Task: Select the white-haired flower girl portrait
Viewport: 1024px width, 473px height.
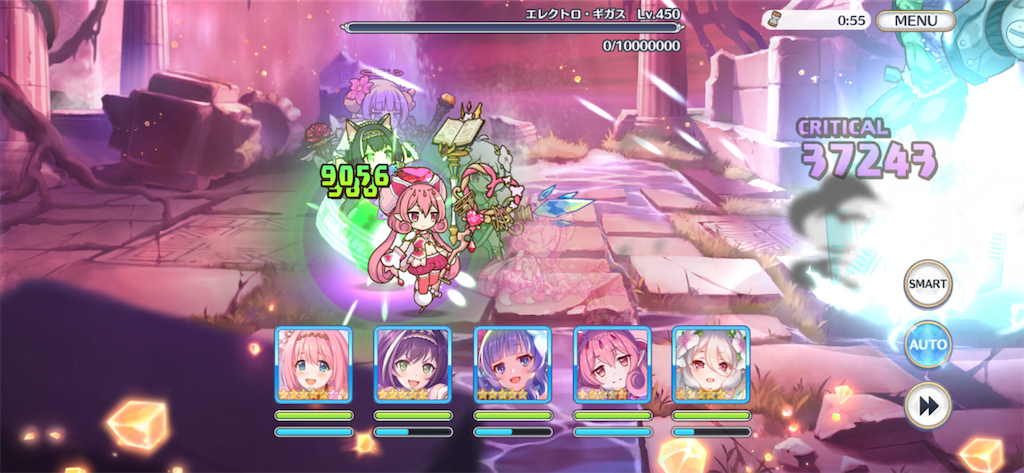Action: [710, 364]
